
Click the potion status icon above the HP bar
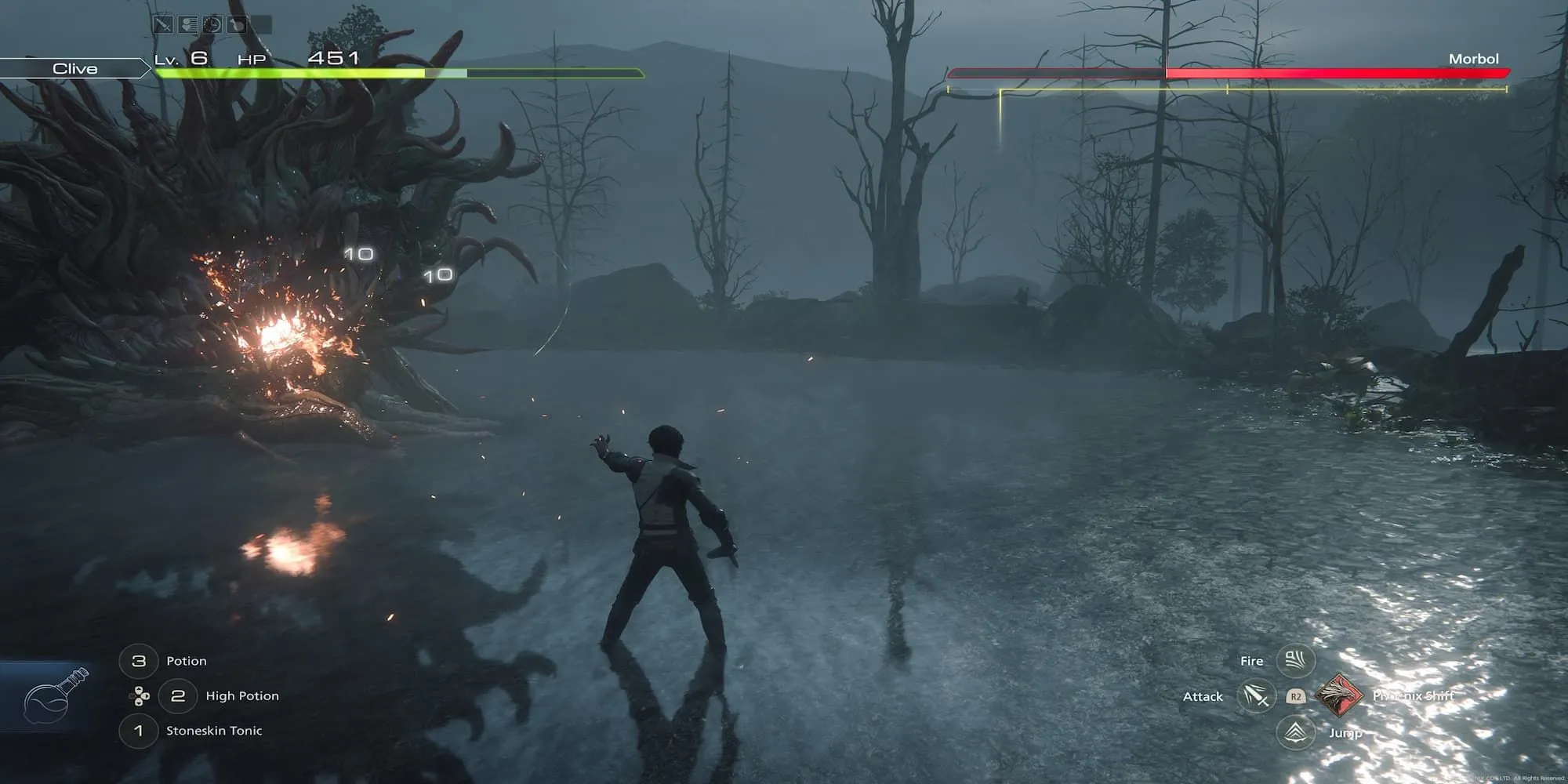click(x=236, y=25)
